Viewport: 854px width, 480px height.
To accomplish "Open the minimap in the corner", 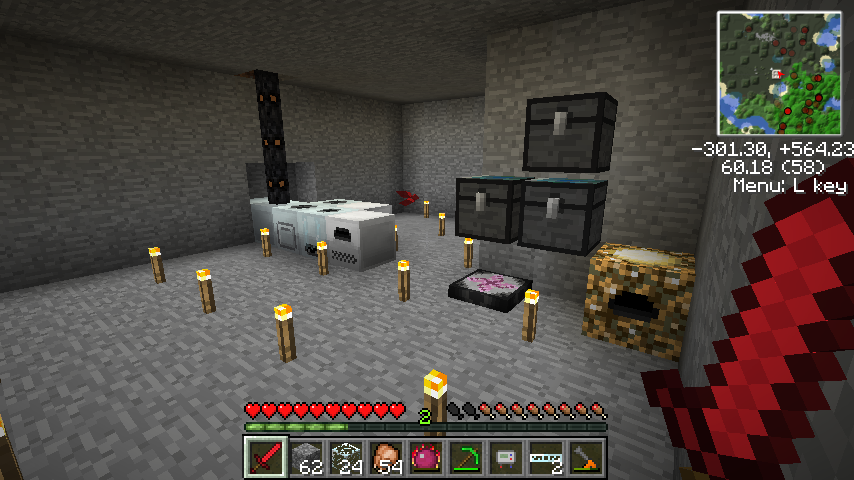I will [x=779, y=73].
